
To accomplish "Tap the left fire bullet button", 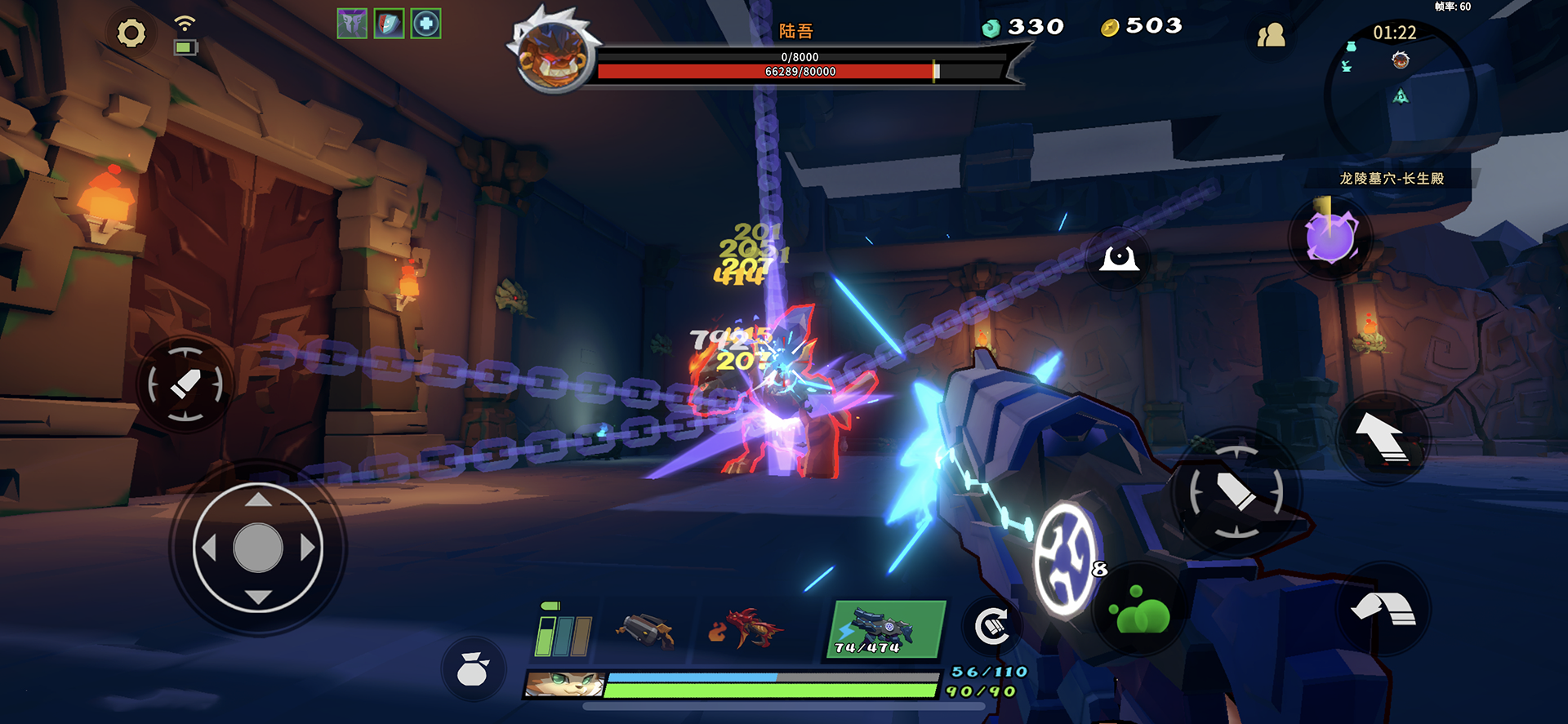I will 185,384.
